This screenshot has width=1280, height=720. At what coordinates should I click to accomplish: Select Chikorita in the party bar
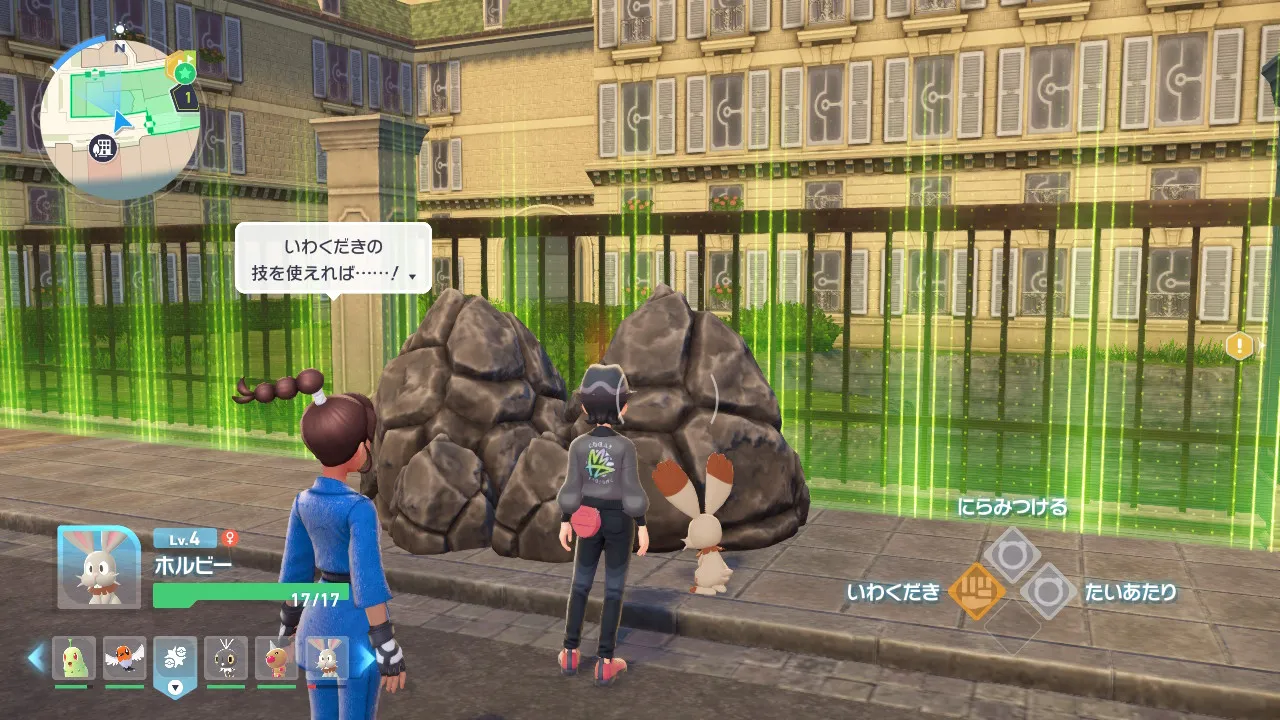74,658
